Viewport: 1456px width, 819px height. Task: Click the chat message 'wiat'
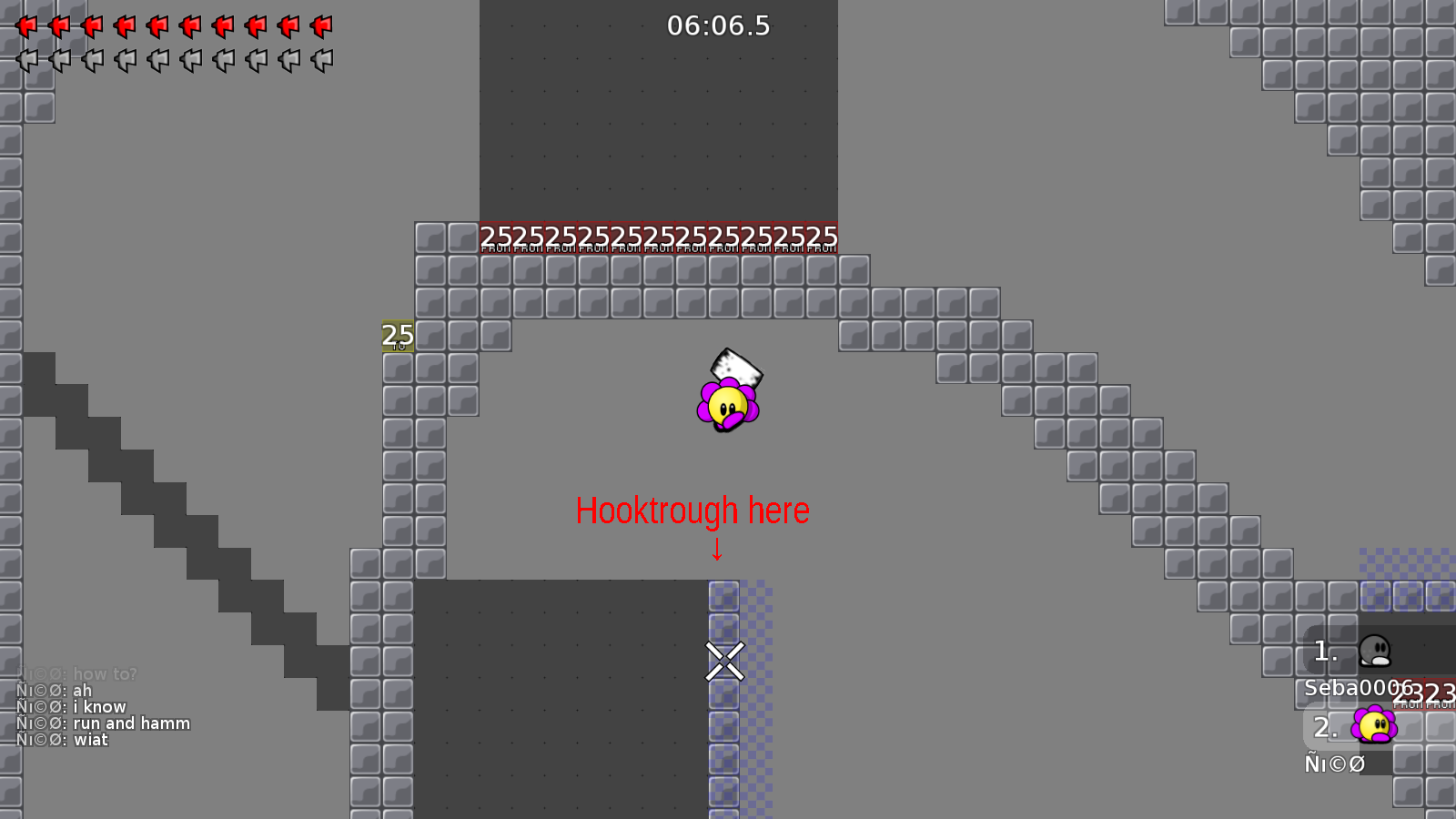pyautogui.click(x=91, y=739)
